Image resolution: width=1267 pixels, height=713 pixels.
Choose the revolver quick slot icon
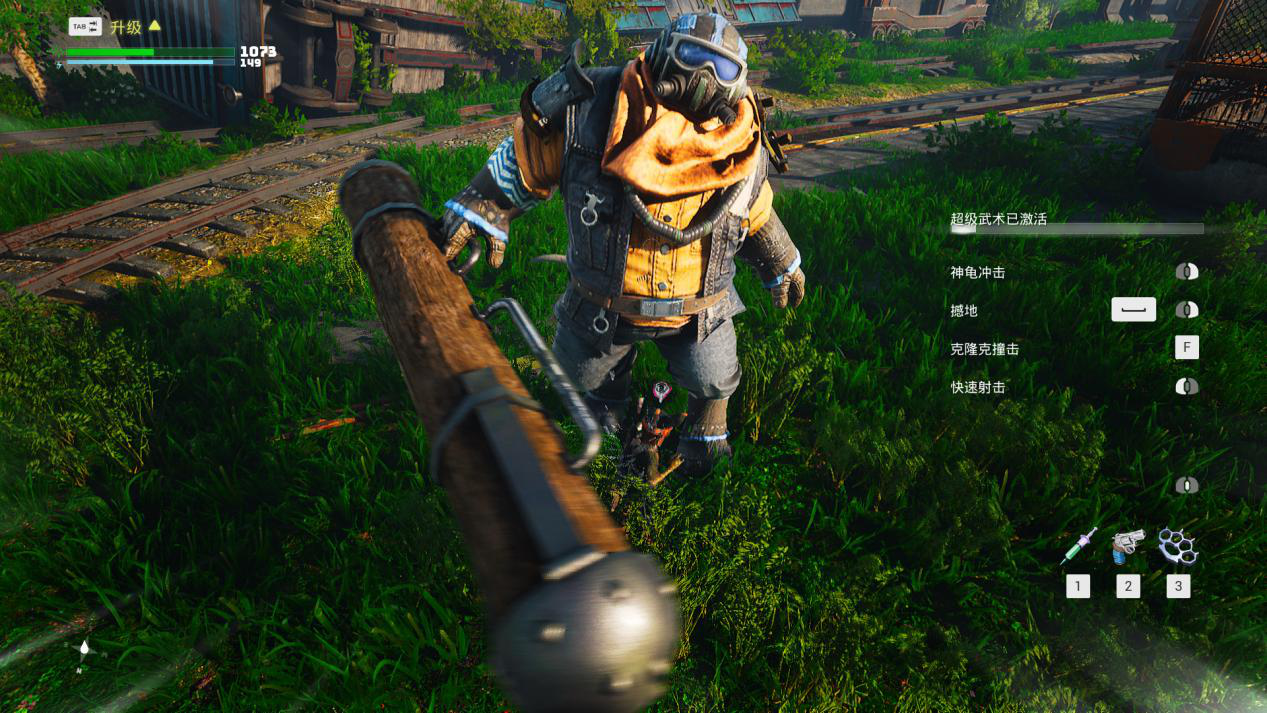tap(1127, 546)
